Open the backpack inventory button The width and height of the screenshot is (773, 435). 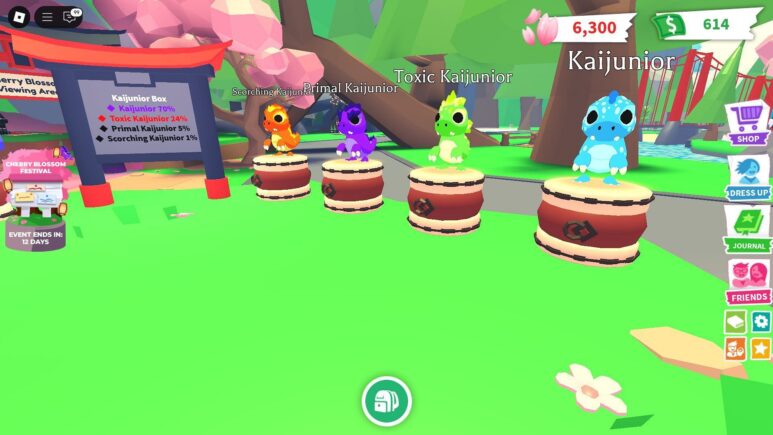387,402
